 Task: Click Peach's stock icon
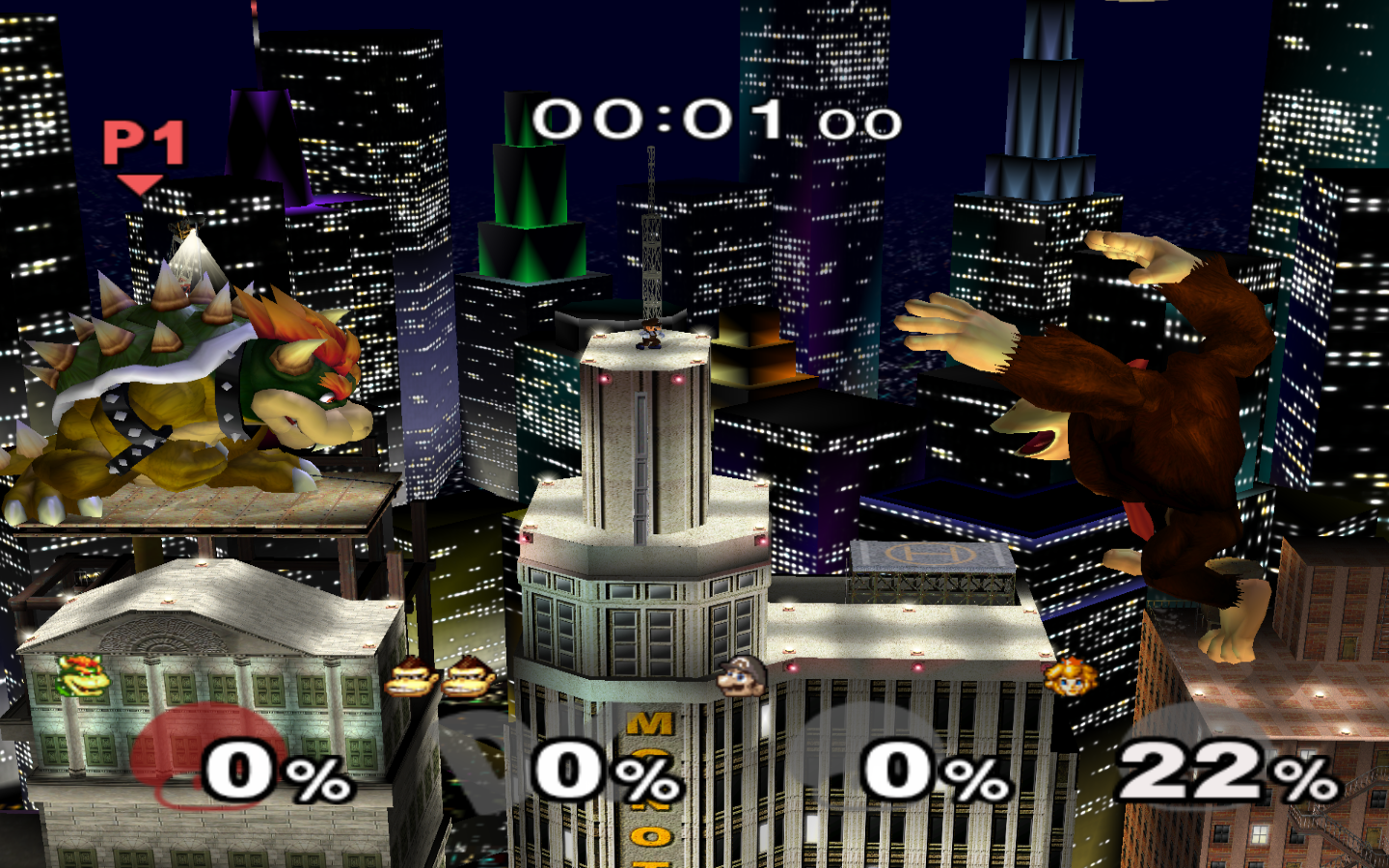[x=1070, y=676]
